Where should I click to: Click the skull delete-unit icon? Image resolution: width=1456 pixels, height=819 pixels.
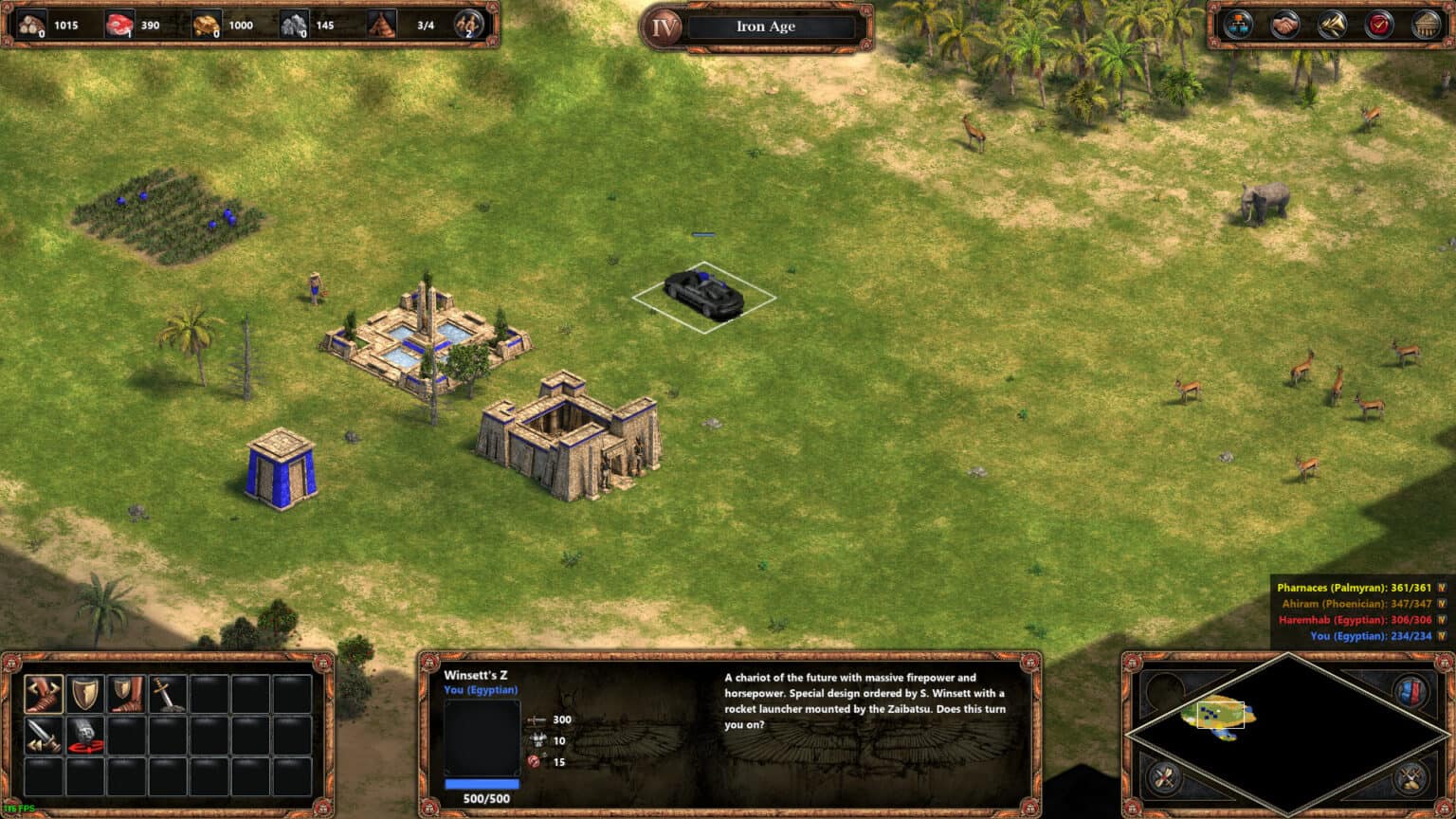85,737
